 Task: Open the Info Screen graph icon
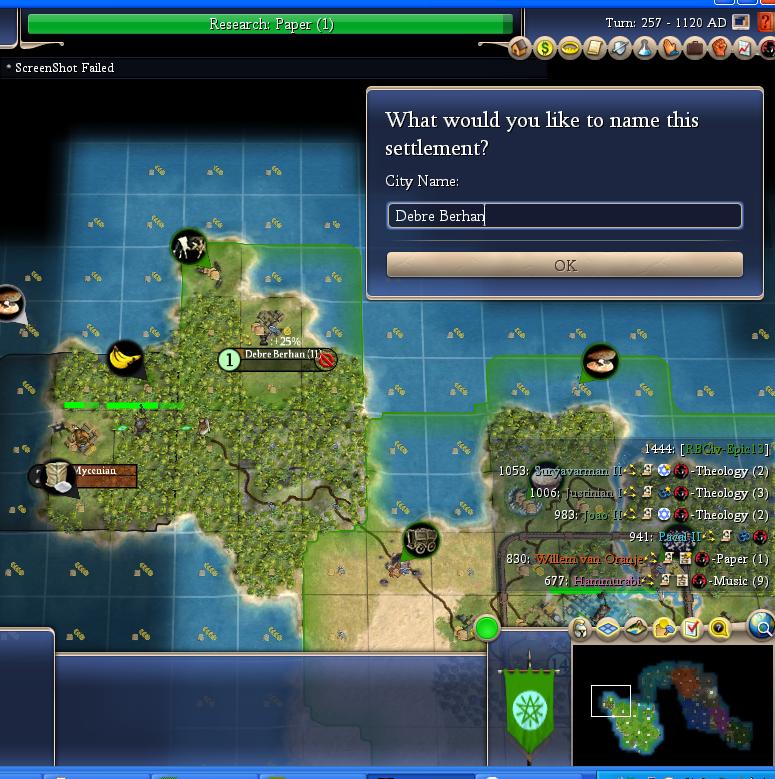(x=745, y=48)
